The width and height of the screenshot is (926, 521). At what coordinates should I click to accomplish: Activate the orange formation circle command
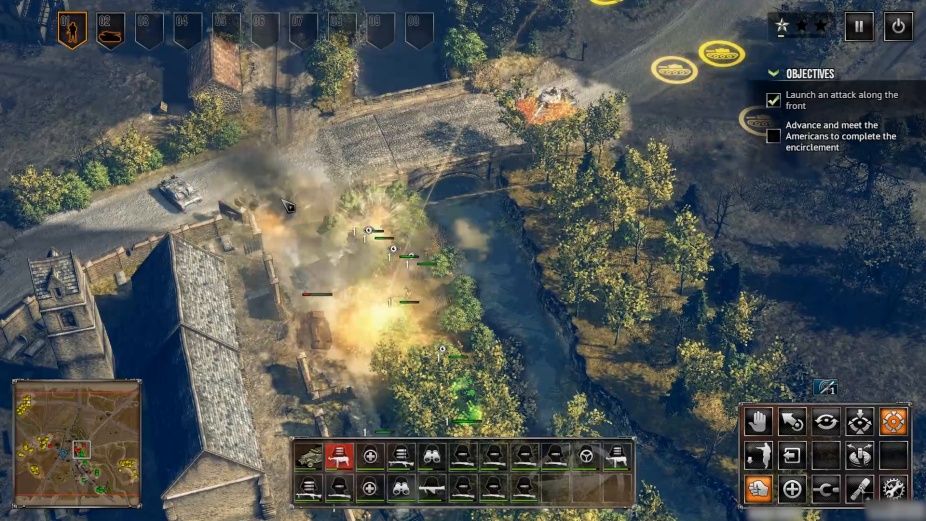coord(893,421)
